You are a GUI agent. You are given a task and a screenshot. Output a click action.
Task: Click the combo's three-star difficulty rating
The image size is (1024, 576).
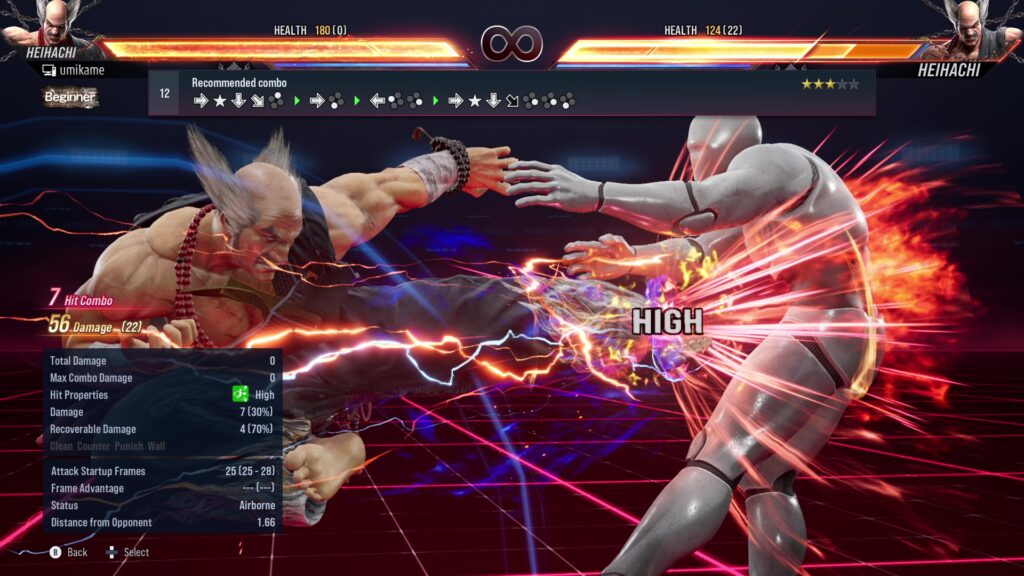click(x=829, y=84)
